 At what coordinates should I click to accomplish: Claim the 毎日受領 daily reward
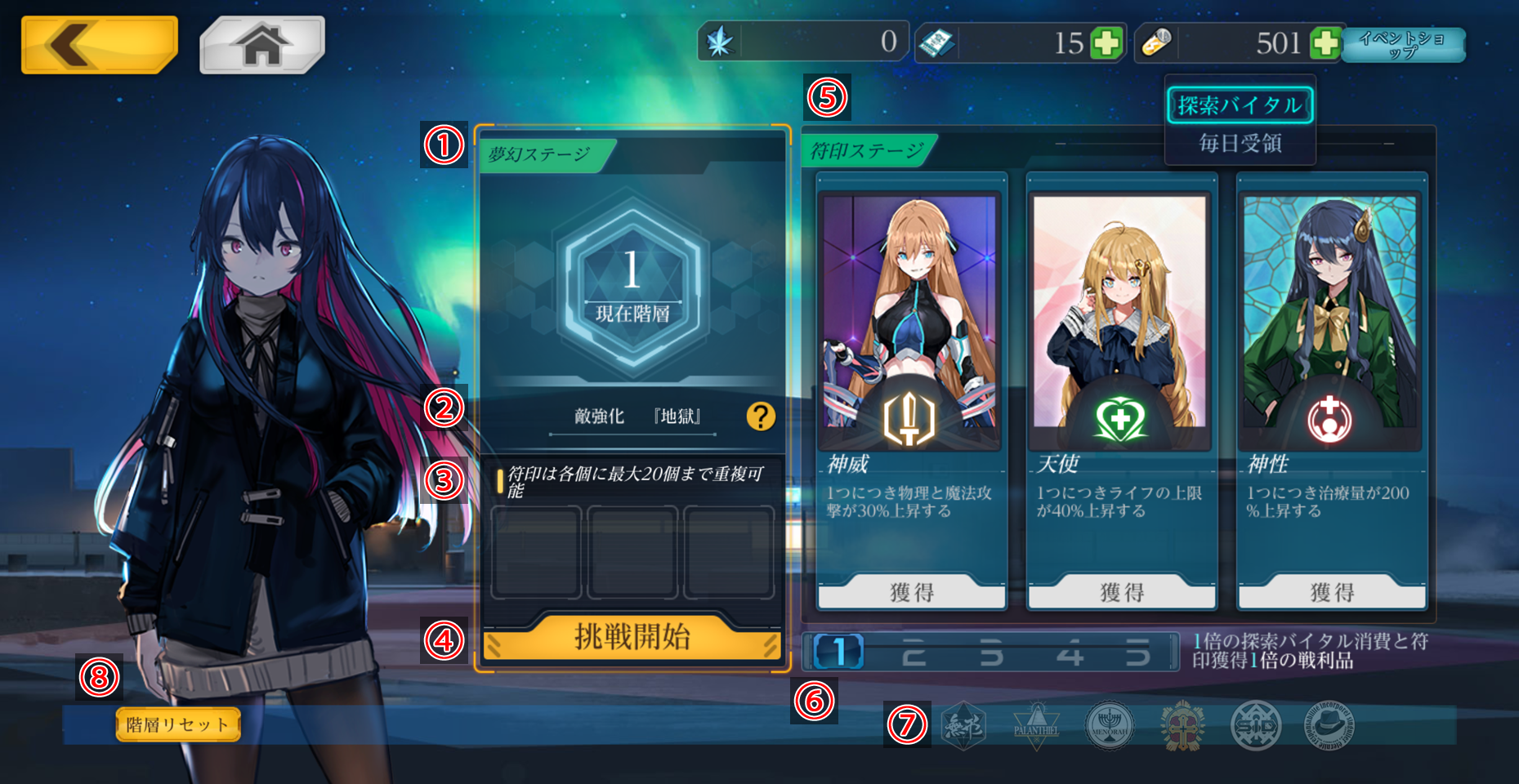pos(1240,144)
